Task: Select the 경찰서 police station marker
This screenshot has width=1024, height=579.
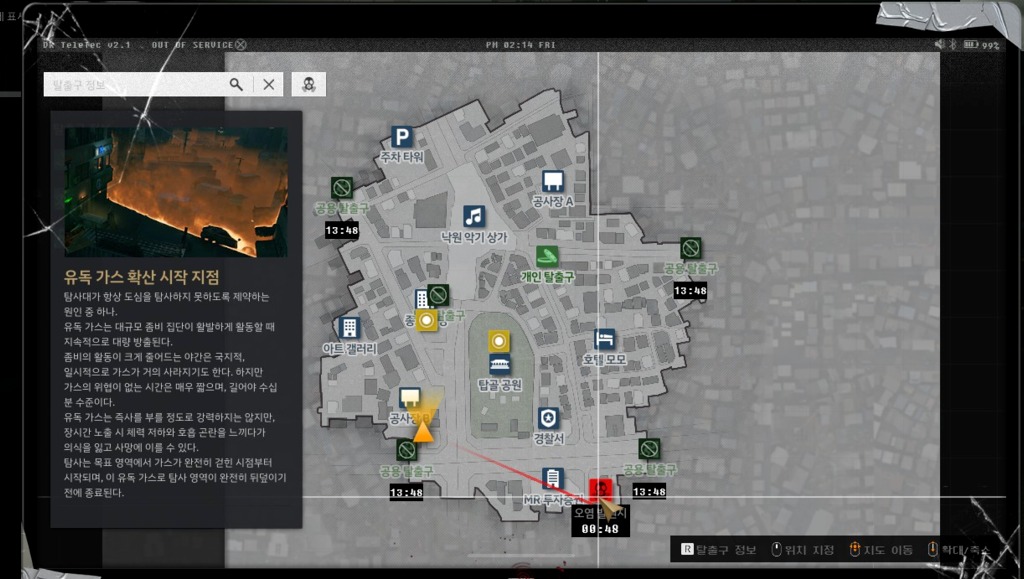Action: click(x=548, y=418)
